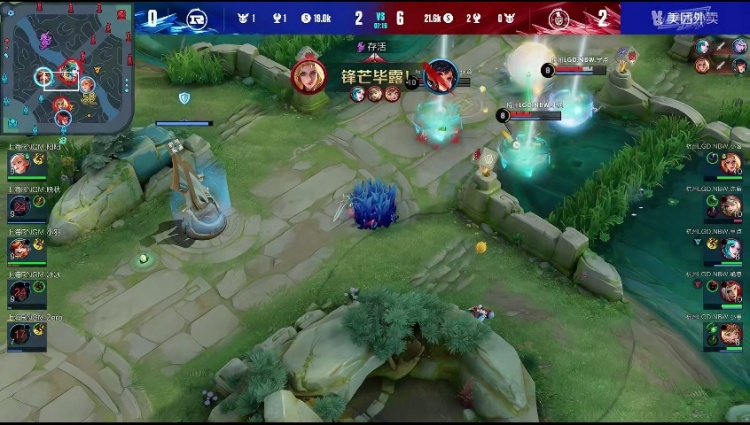Viewport: 750px width, 425px height.
Task: Select the top red-team player portrait
Action: [x=730, y=164]
